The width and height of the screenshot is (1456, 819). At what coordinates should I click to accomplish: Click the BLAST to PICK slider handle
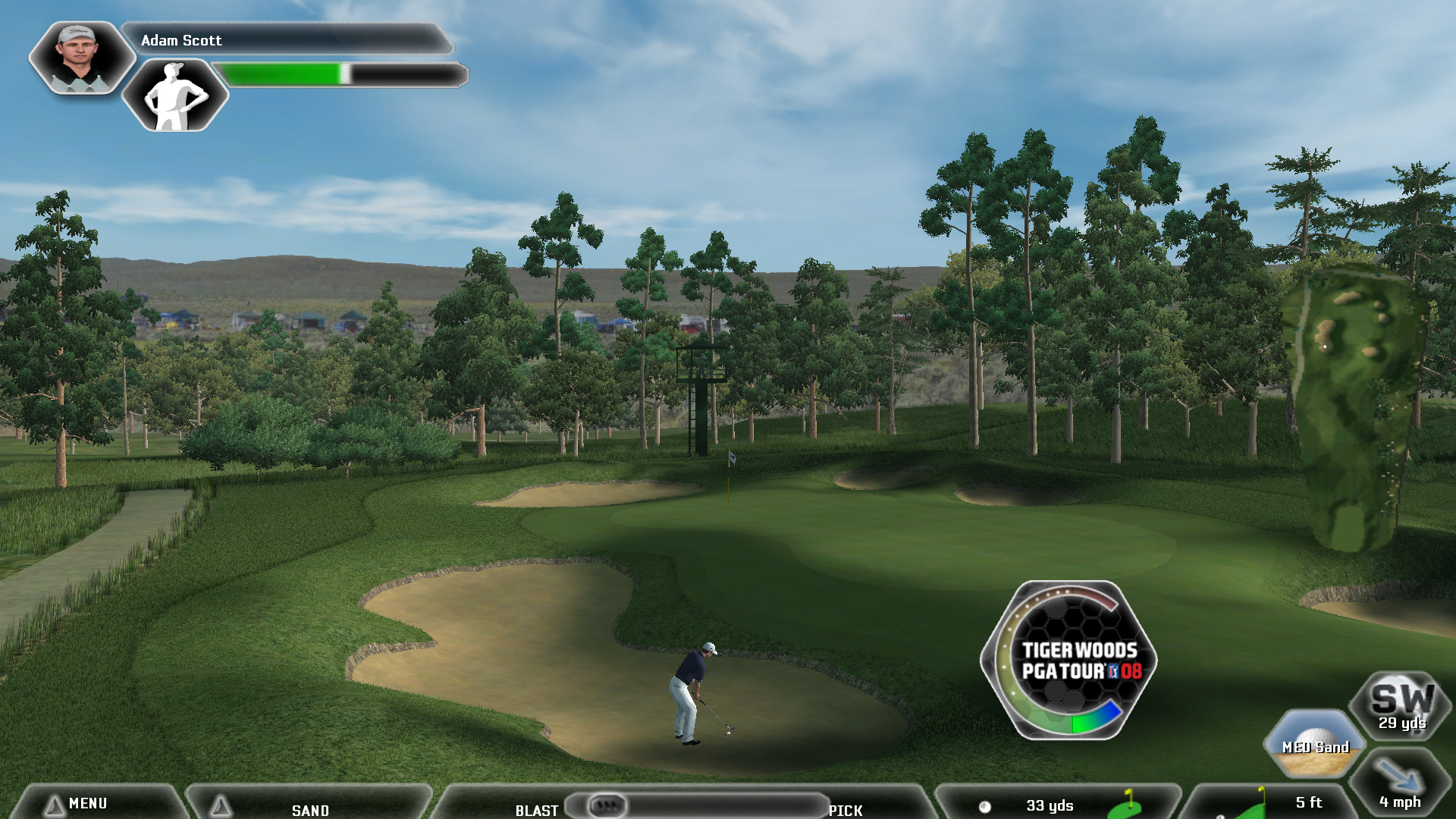tap(607, 805)
